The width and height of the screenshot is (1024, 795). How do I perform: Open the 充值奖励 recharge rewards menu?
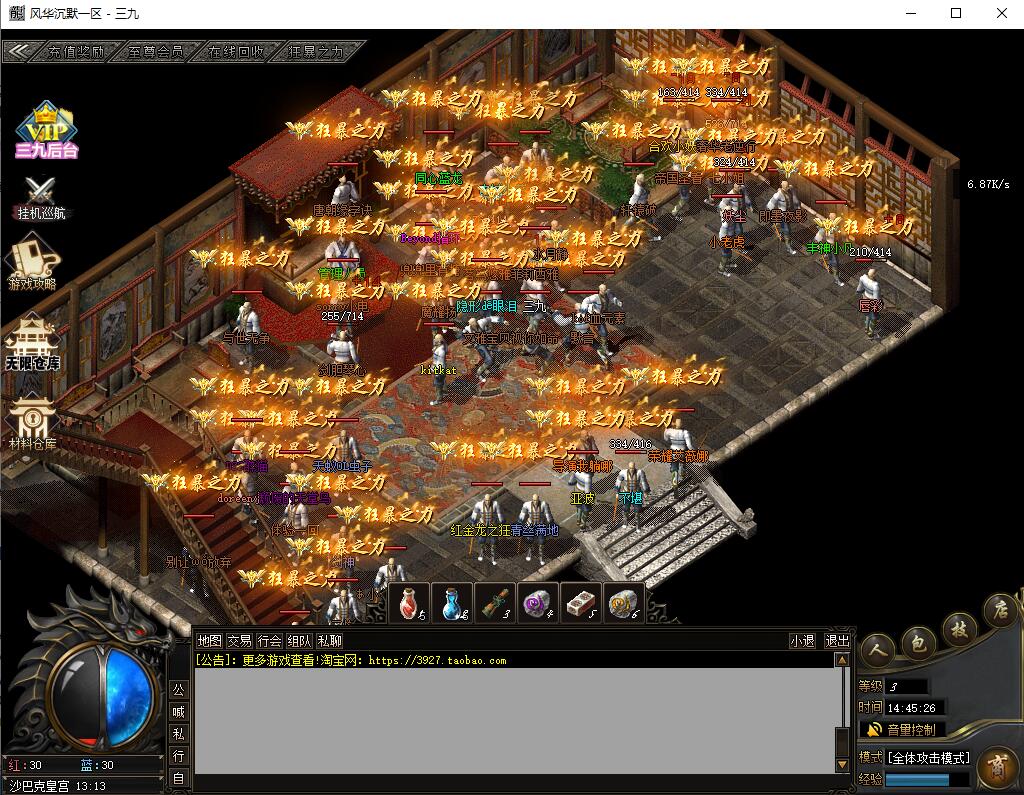(76, 51)
